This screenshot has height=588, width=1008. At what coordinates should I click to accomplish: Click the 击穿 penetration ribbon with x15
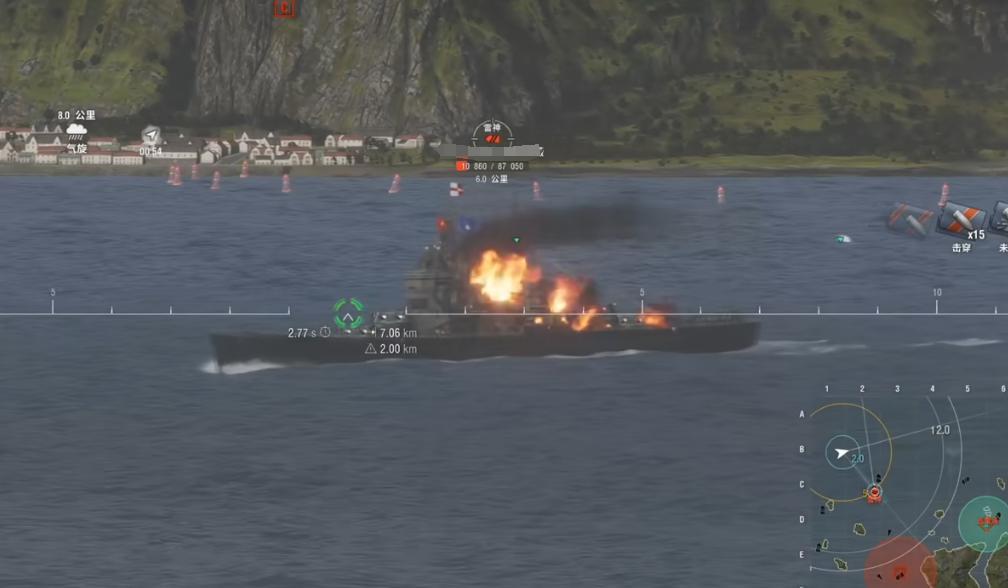click(962, 218)
